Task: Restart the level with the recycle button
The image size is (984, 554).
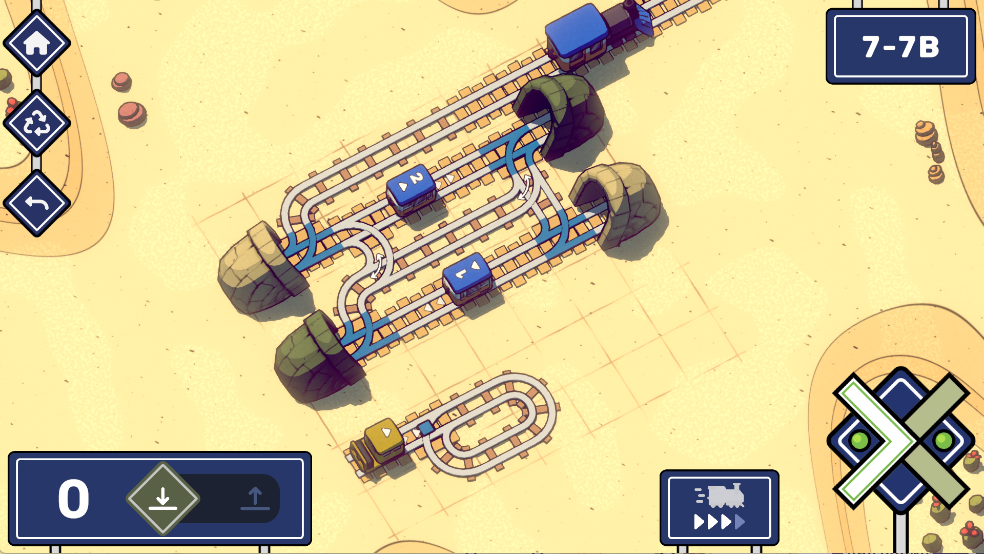Action: pyautogui.click(x=37, y=124)
